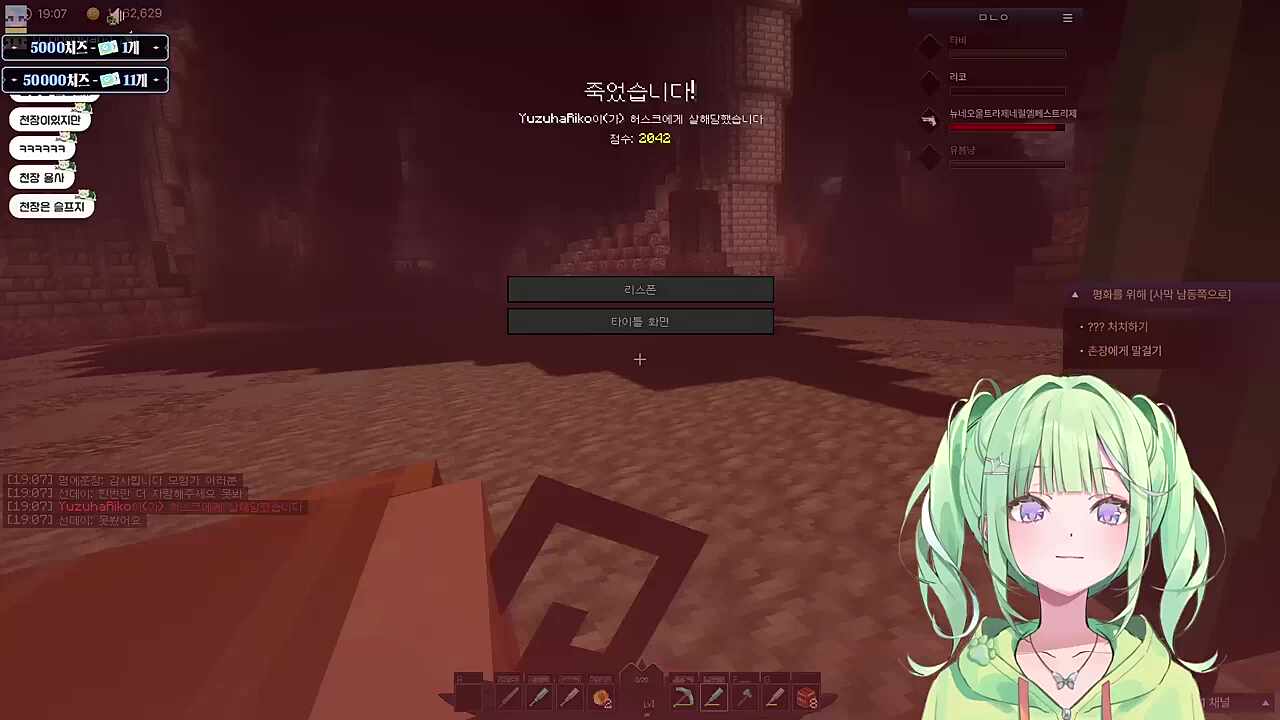The height and width of the screenshot is (720, 1280).
Task: Select the sword in the first hotbar slot
Action: 509,697
